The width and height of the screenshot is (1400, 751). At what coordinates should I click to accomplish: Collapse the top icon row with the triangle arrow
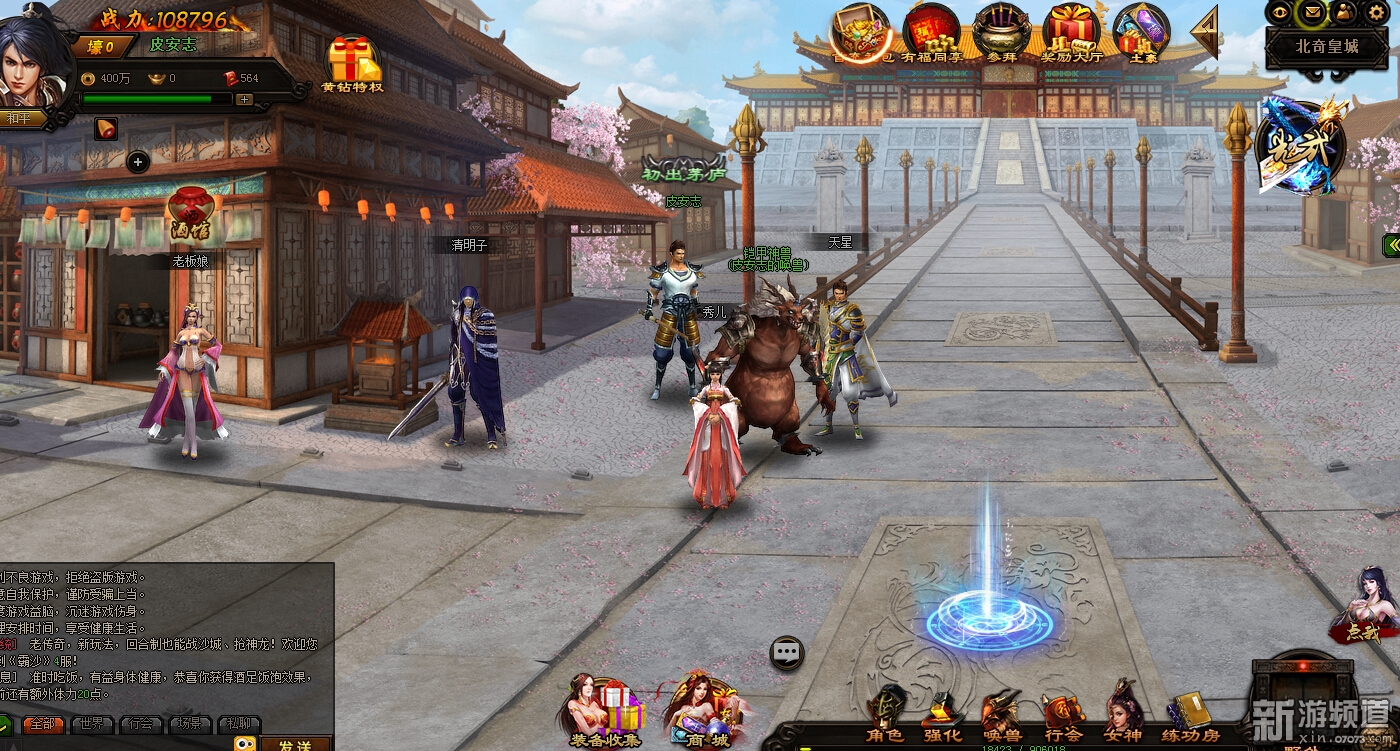pos(1206,33)
